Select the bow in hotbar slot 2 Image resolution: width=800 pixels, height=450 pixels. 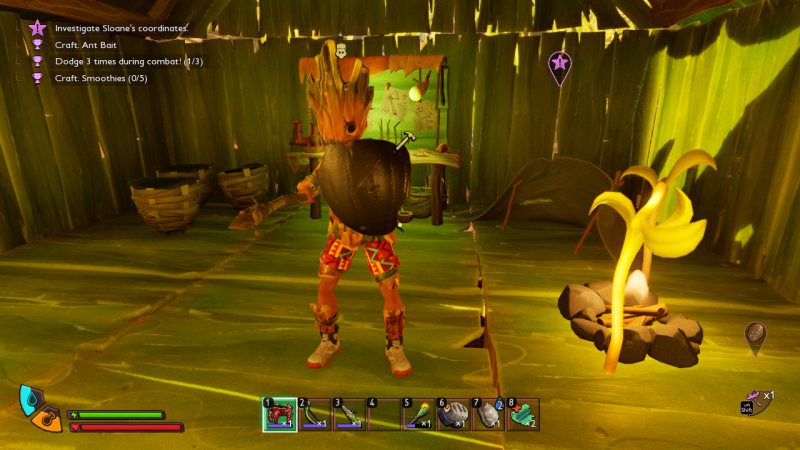point(314,414)
